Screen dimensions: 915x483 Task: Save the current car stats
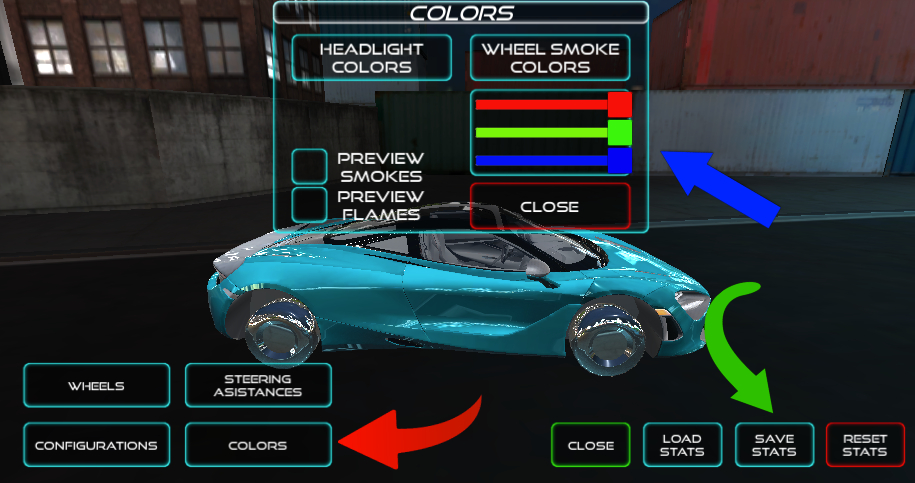tap(774, 446)
